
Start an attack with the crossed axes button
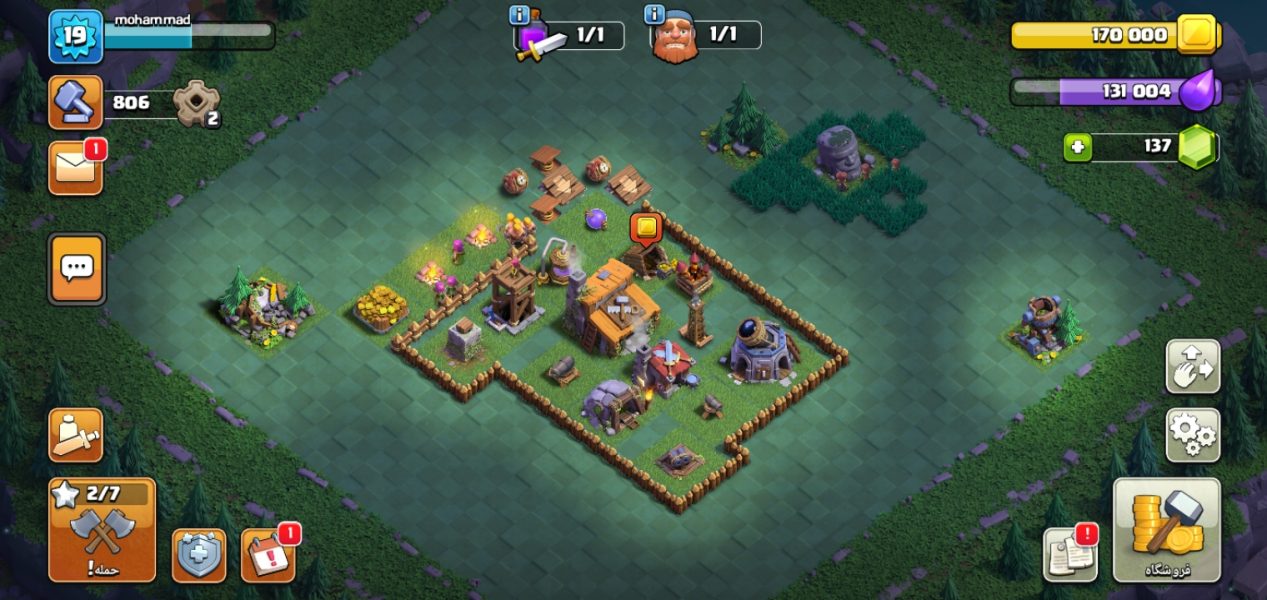click(x=102, y=530)
